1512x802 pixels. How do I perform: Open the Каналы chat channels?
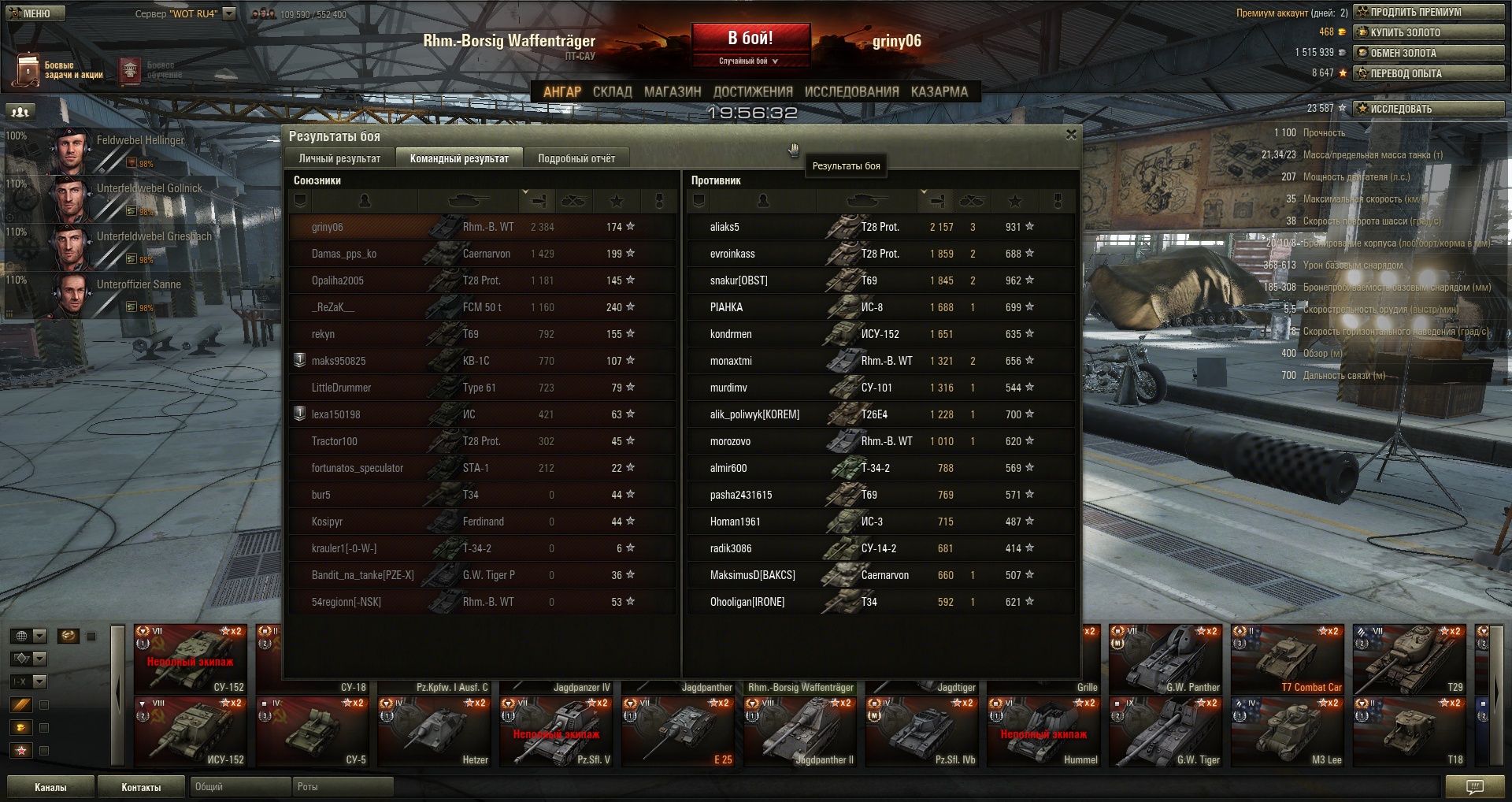[x=50, y=787]
